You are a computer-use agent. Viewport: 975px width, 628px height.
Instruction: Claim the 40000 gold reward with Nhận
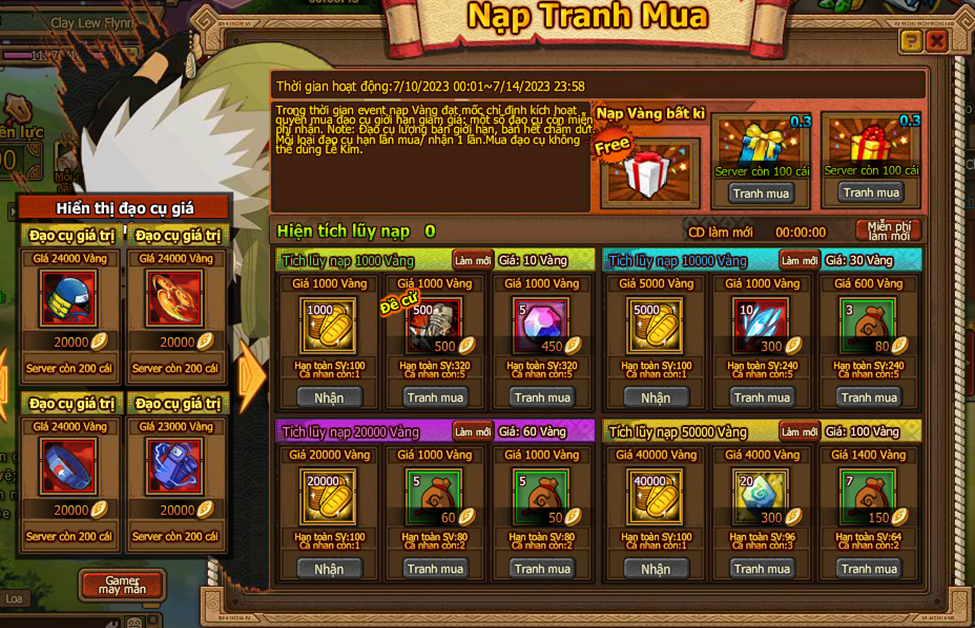(655, 569)
